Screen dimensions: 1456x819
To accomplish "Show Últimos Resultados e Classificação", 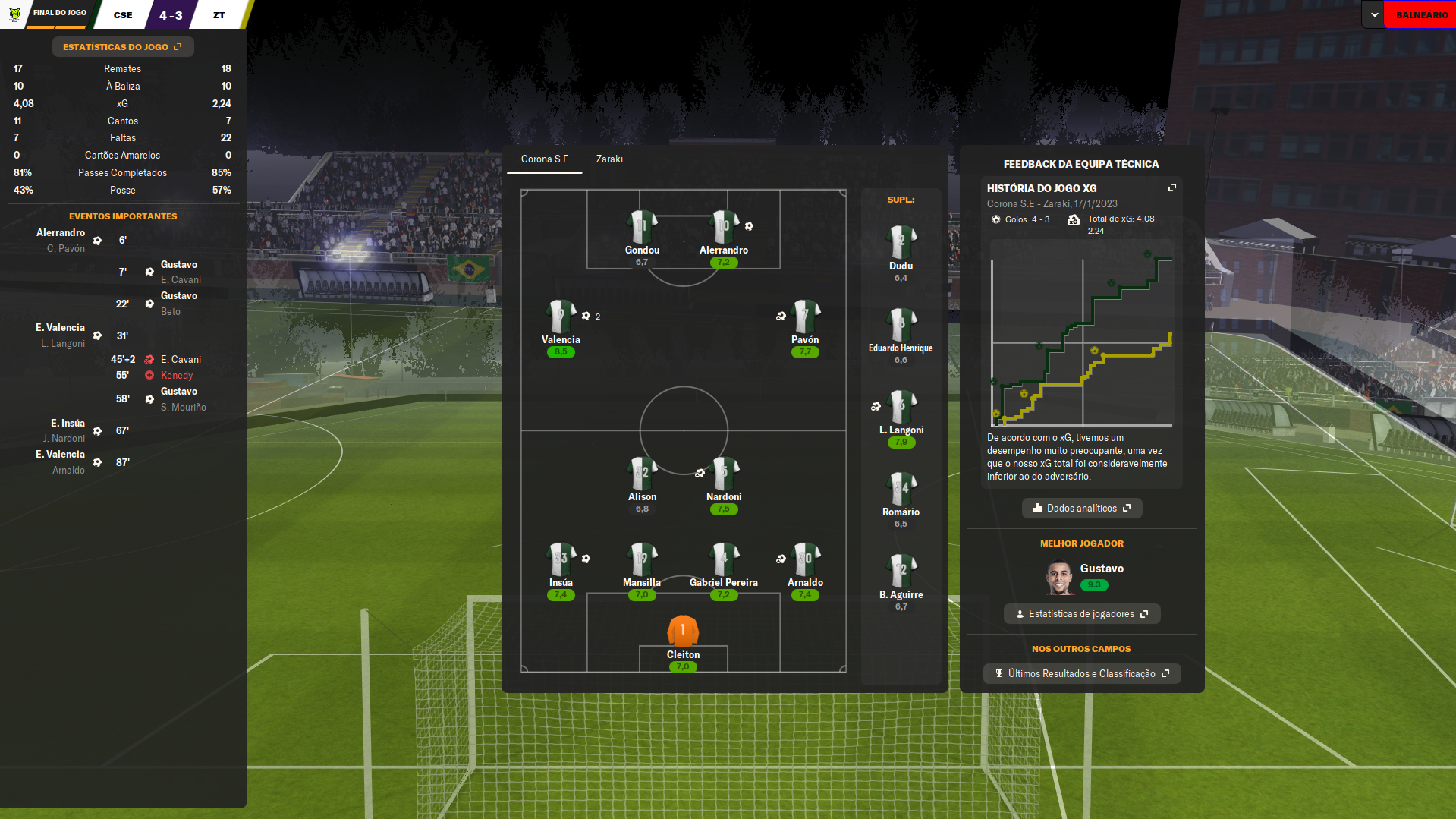I will pos(1081,674).
